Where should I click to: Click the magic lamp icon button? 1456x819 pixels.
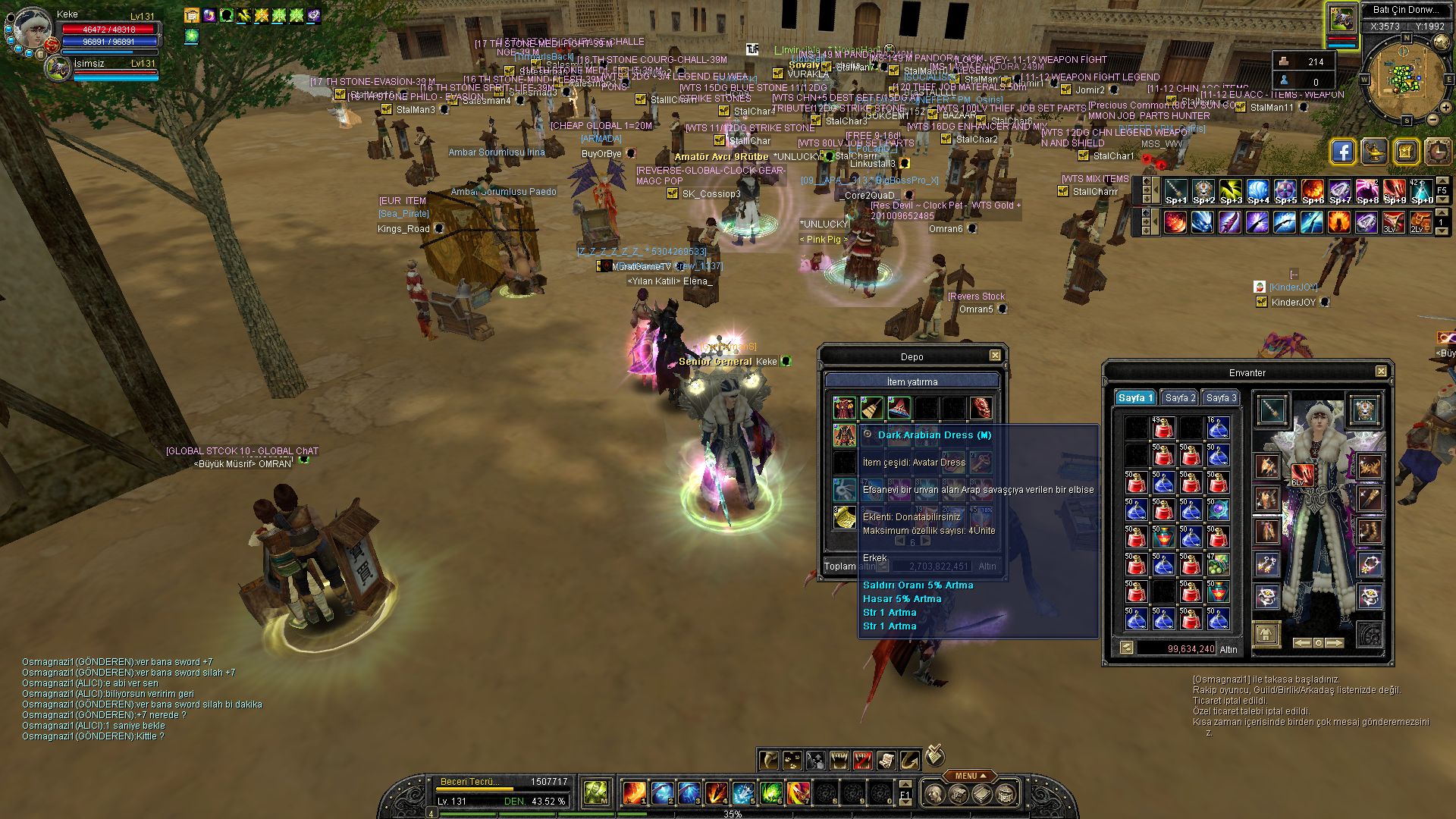(x=1374, y=152)
